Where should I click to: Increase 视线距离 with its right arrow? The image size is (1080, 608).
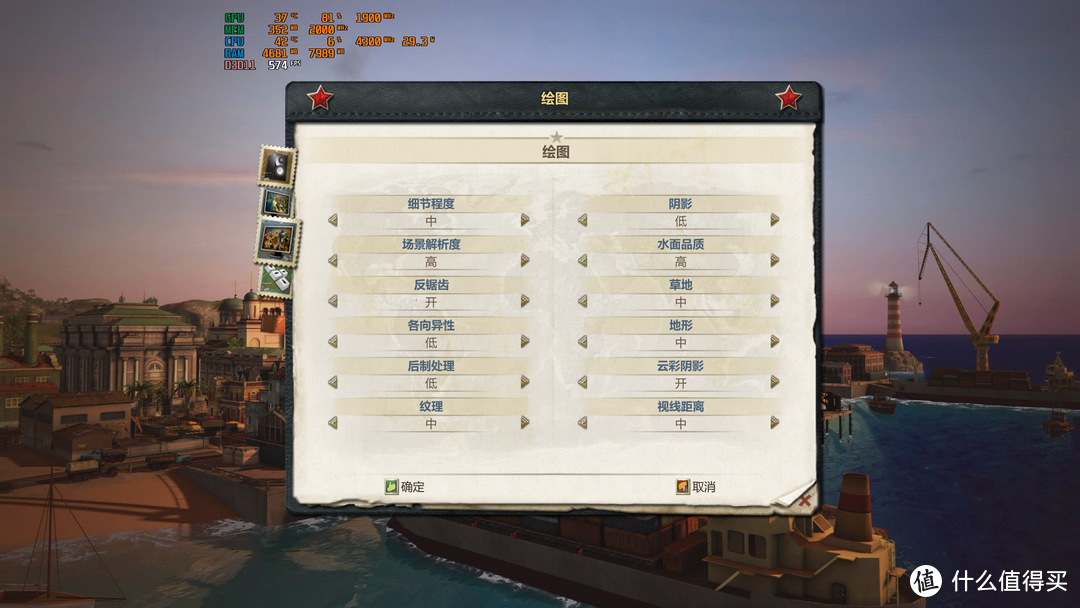click(x=775, y=423)
